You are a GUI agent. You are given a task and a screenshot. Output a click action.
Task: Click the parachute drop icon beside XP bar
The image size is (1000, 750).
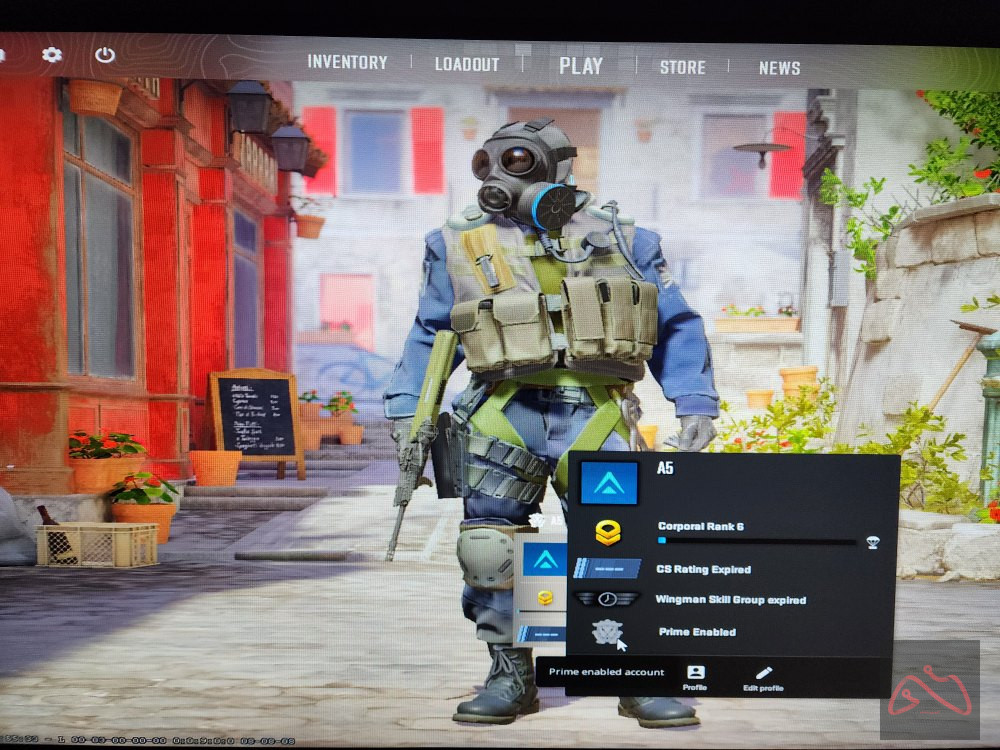(x=871, y=542)
